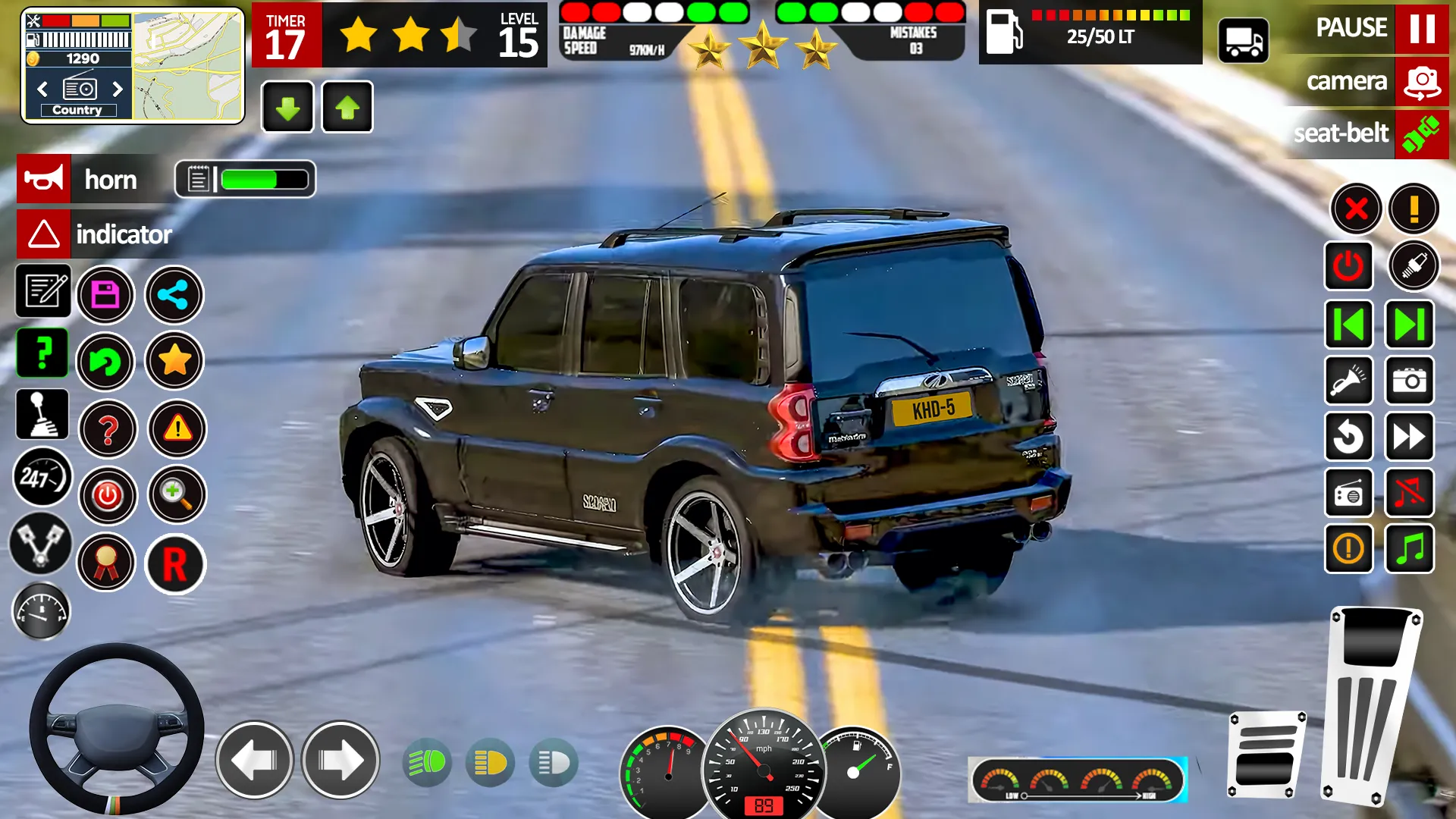Viewport: 1456px width, 819px height.
Task: Tap the share icon
Action: click(174, 294)
